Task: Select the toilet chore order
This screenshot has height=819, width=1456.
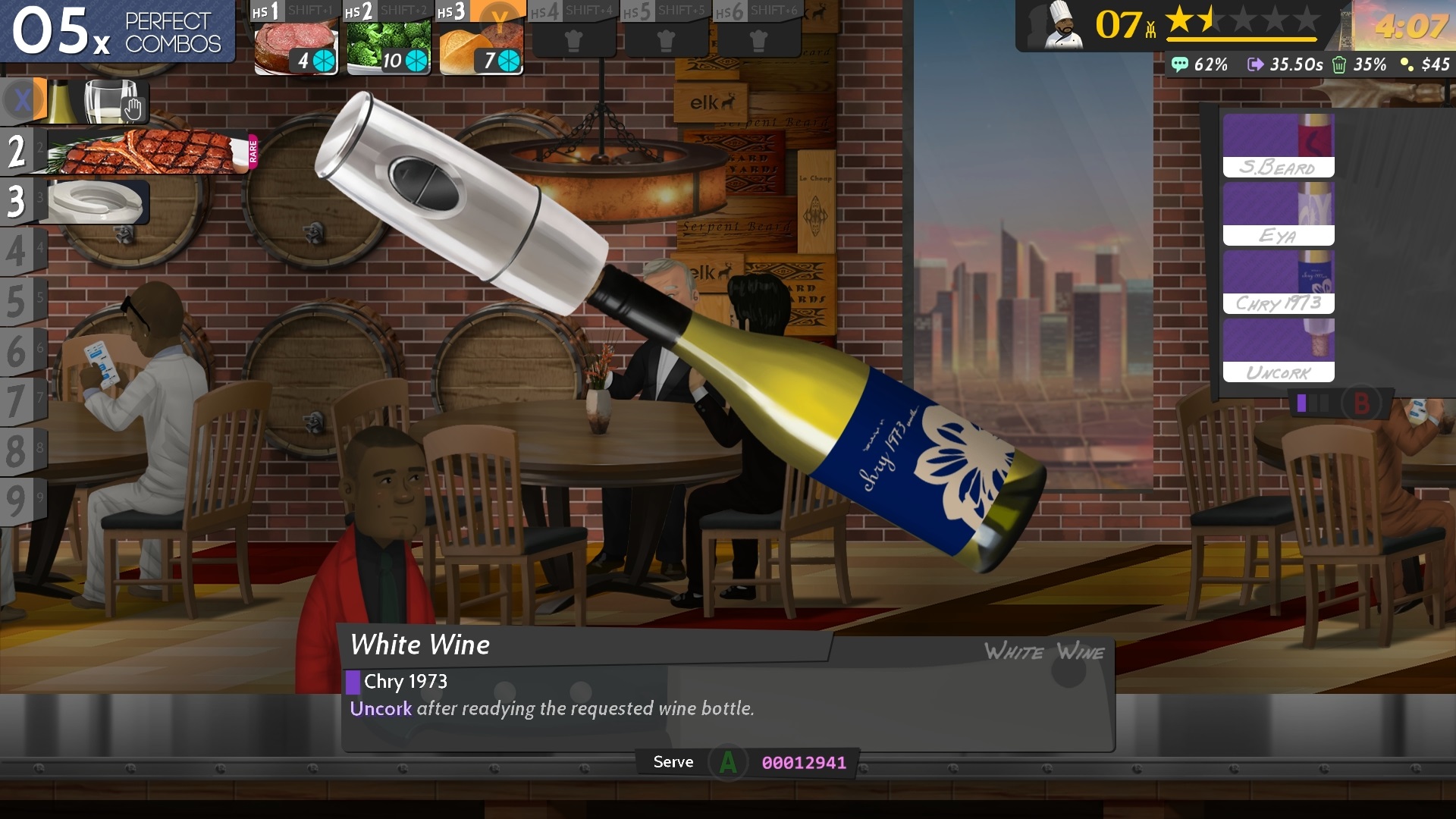Action: tap(95, 202)
